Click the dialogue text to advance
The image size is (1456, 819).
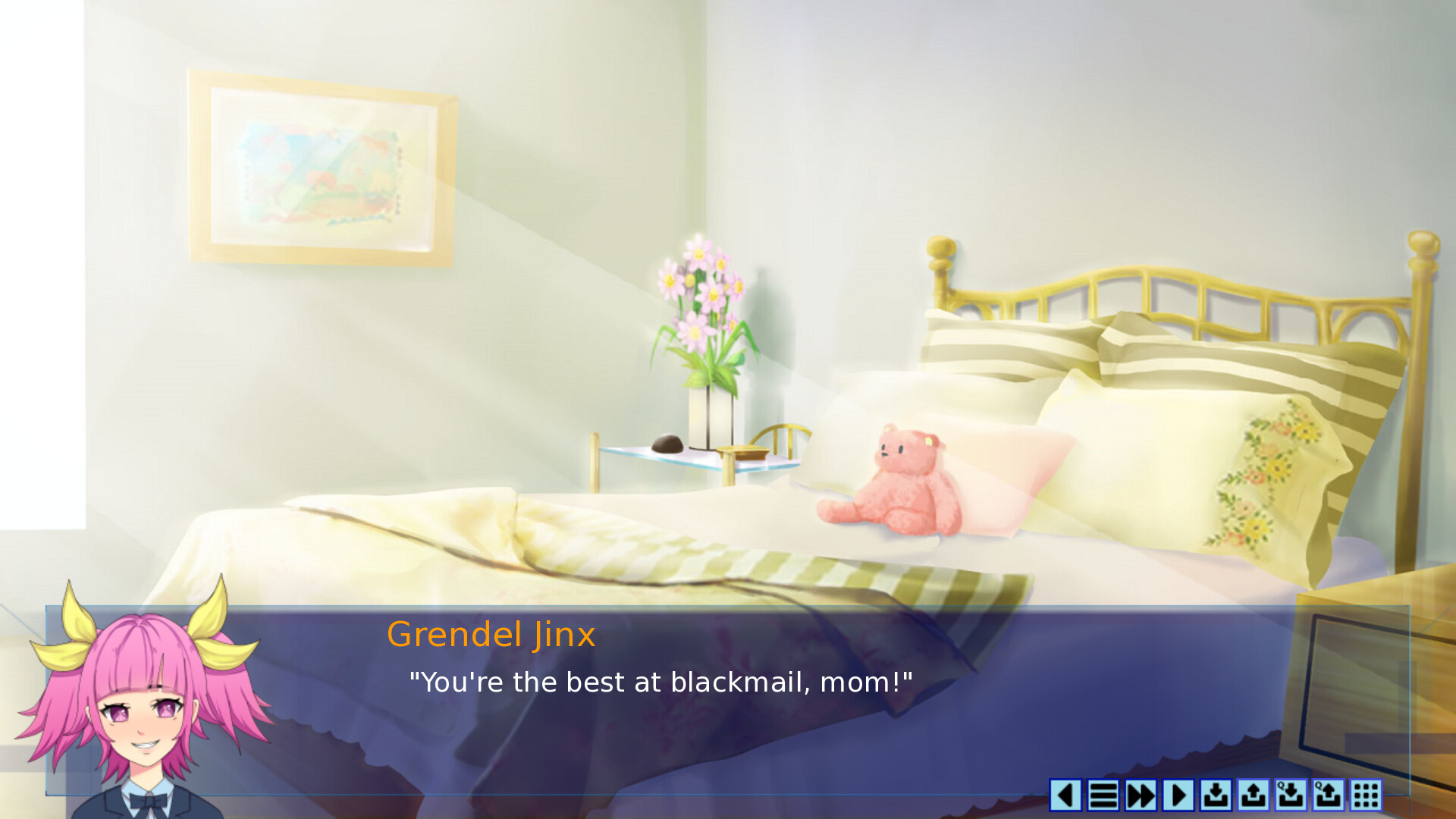[660, 681]
